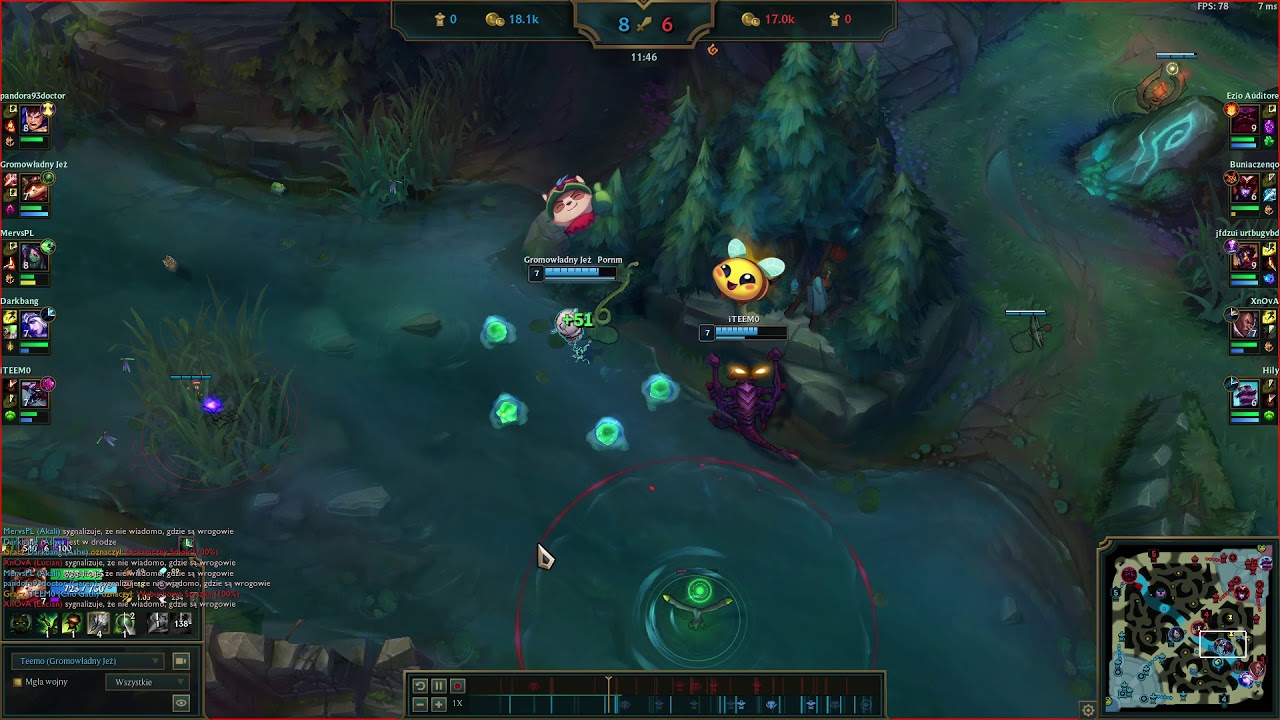Select Hily's champion portrait
1280x720 pixels.
[x=1245, y=394]
